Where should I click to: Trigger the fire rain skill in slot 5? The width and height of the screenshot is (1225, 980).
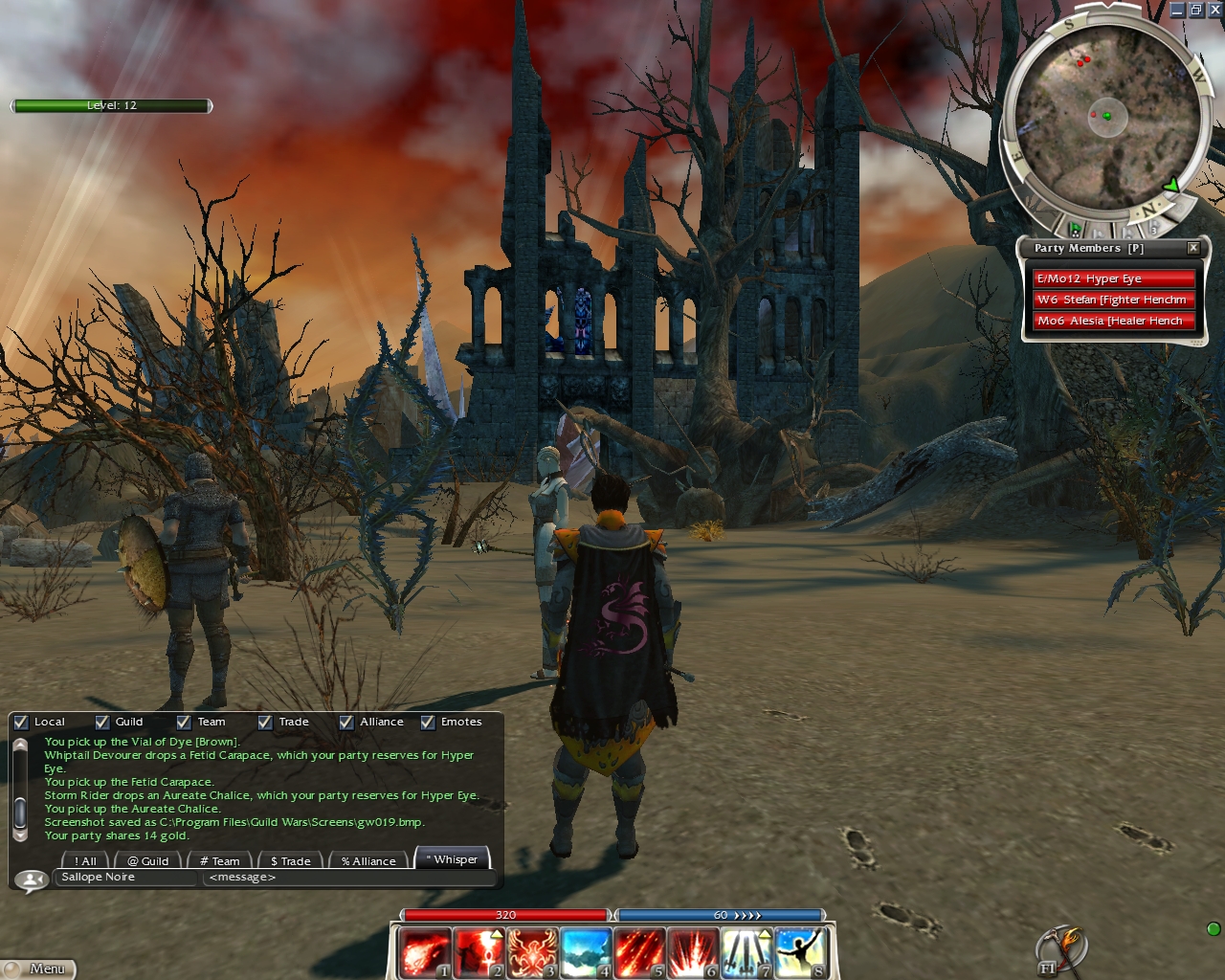pyautogui.click(x=638, y=952)
